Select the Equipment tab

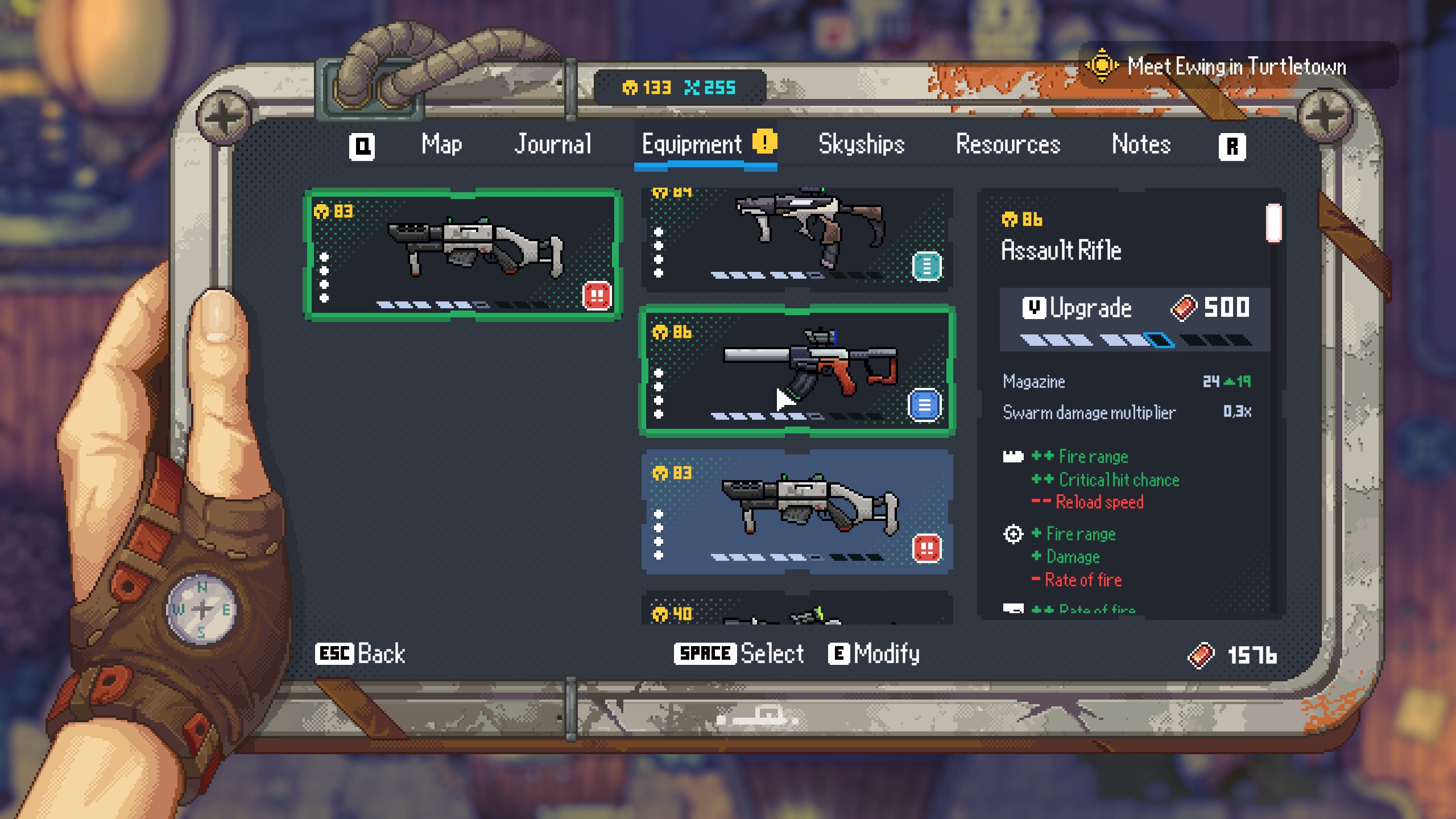pos(692,144)
